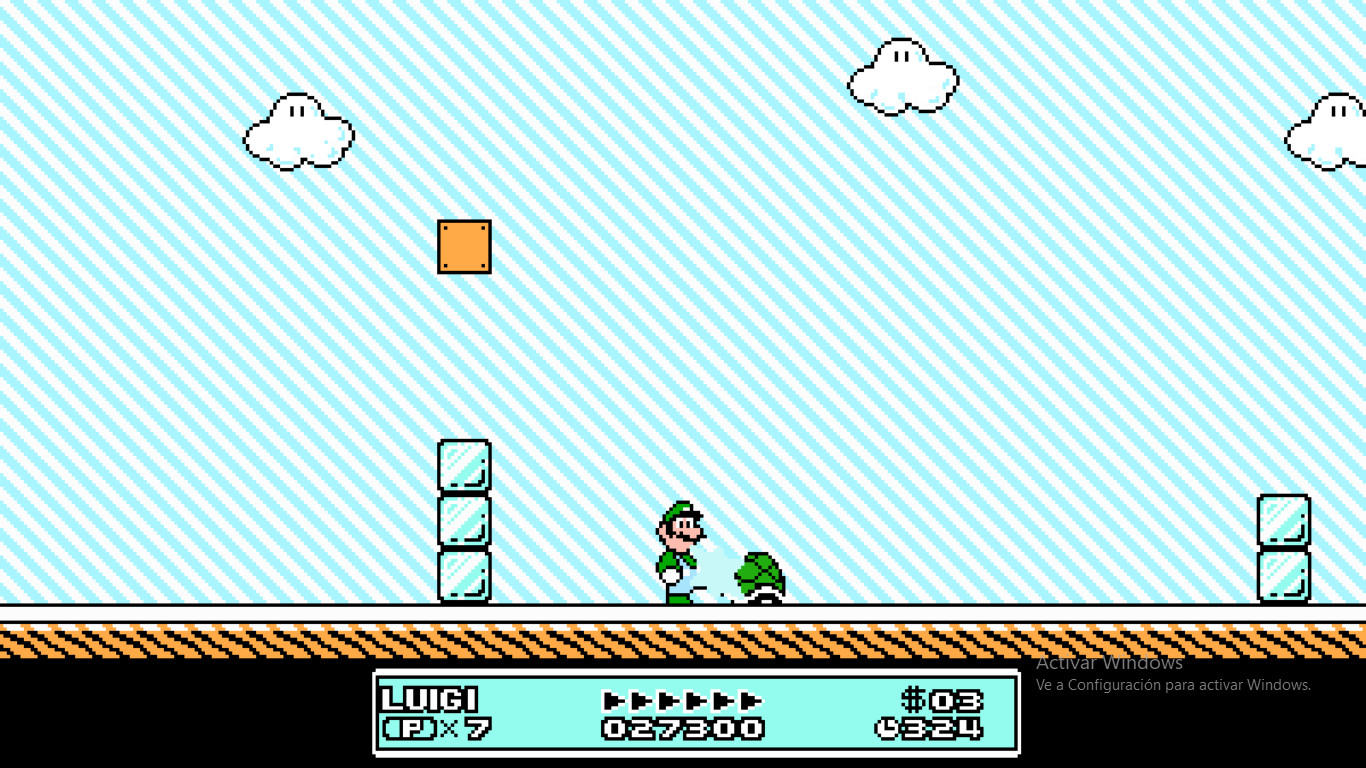1366x768 pixels.
Task: Click the large cloud at top center
Action: click(901, 77)
